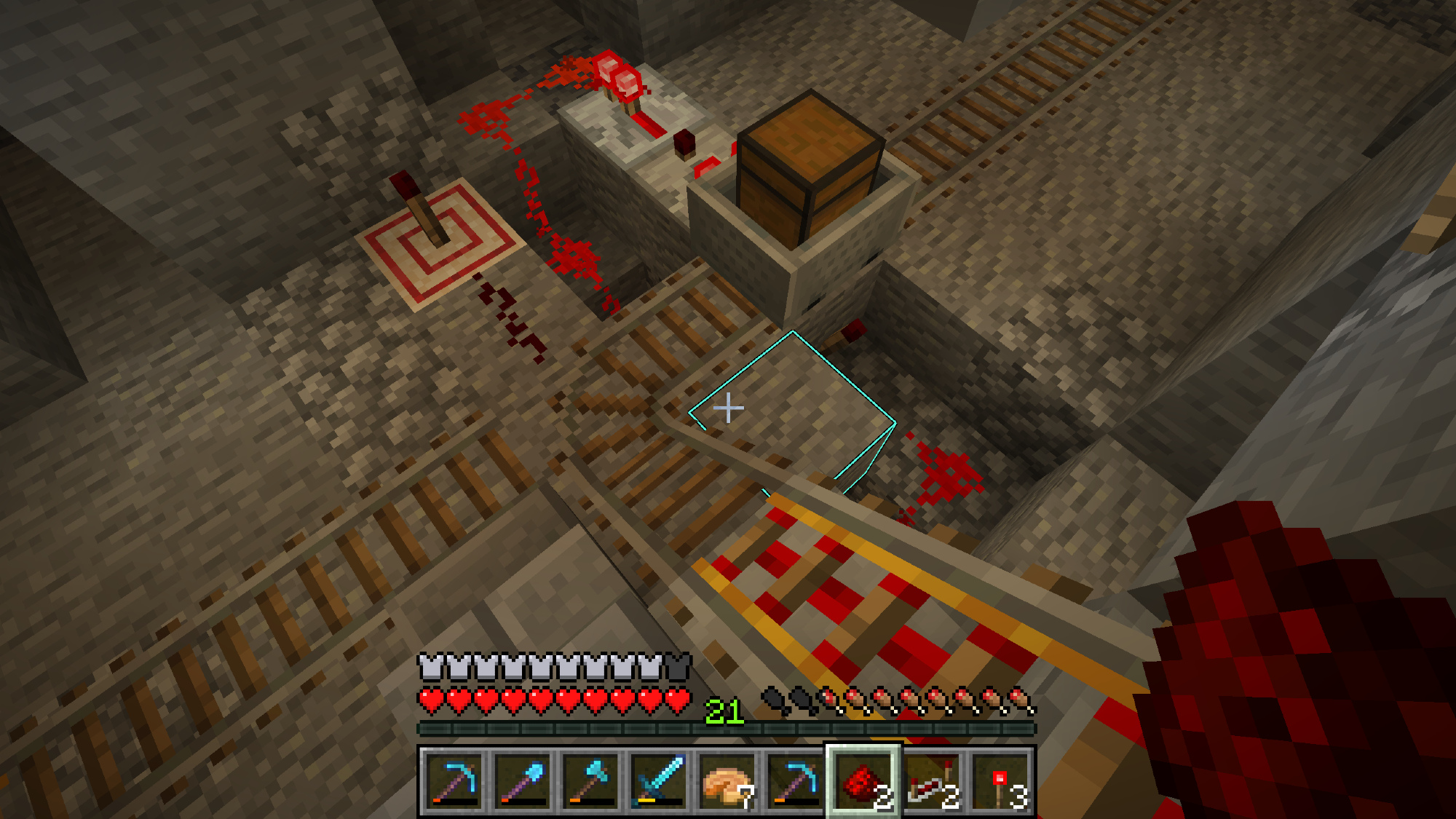This screenshot has height=819, width=1456.
Task: Select the redstone torch stack of 3
Action: tap(1001, 782)
